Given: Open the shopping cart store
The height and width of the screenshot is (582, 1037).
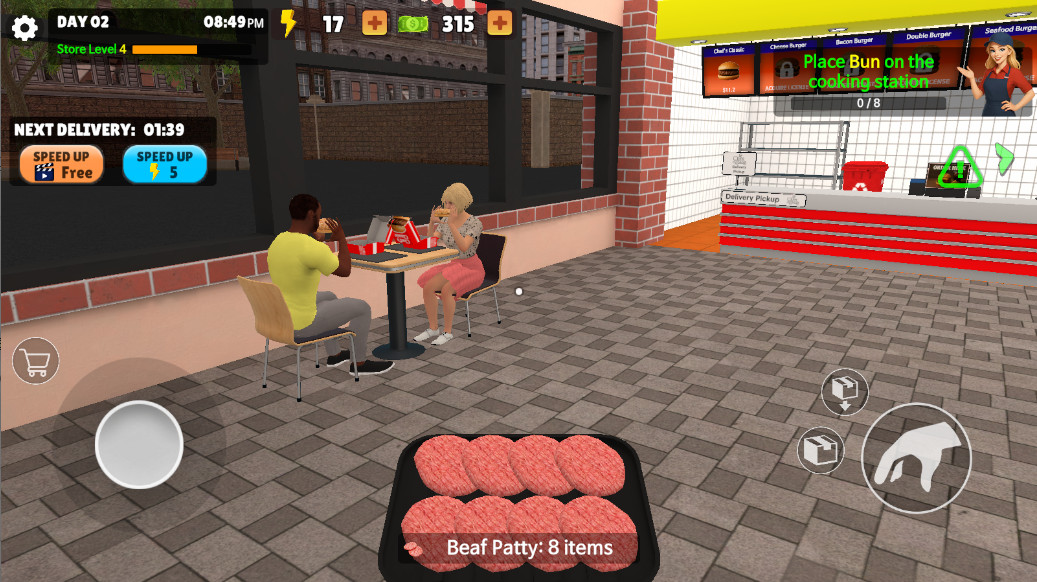Looking at the screenshot, I should point(36,362).
